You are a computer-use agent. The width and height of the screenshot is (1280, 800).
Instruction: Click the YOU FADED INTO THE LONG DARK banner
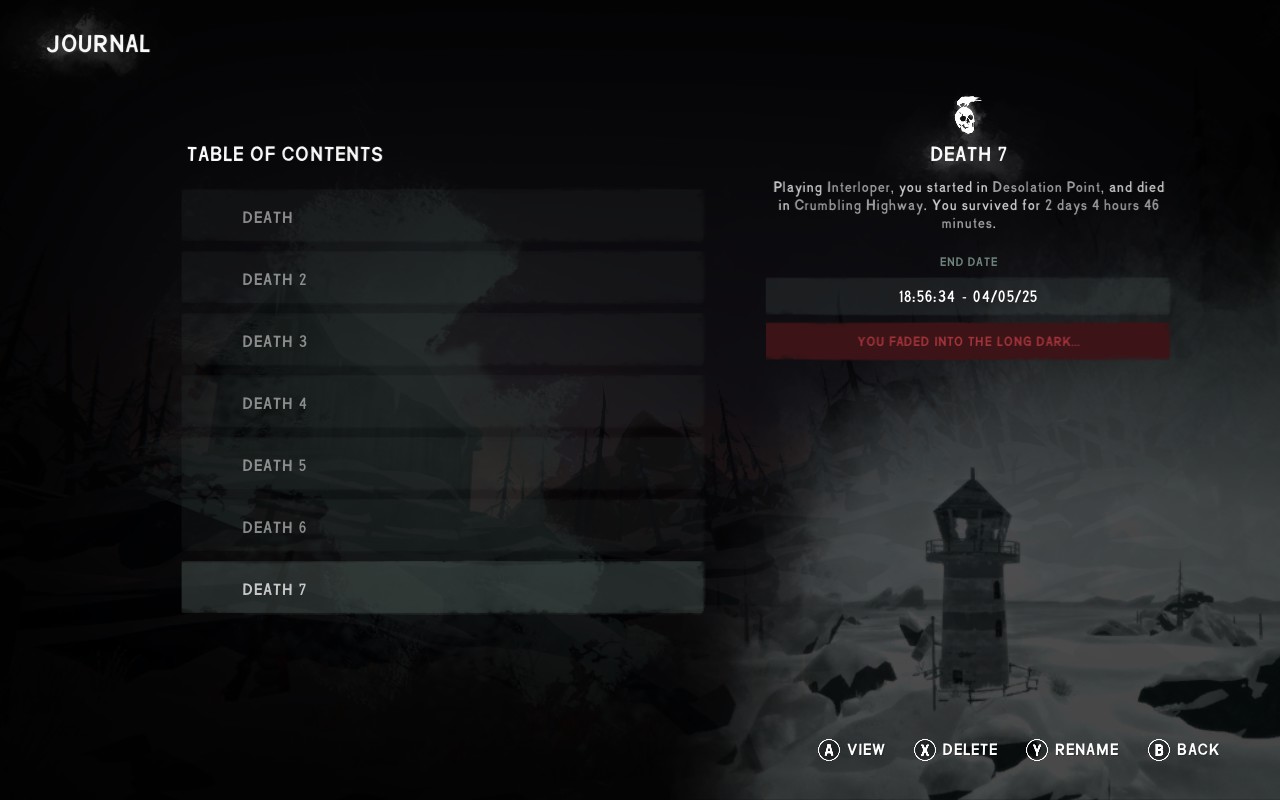pos(967,341)
